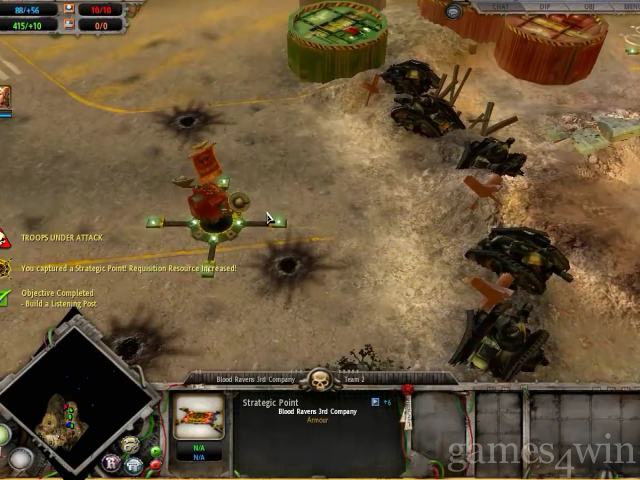Click the R-symbol round button near minimap
This screenshot has height=480, width=640.
[111, 465]
